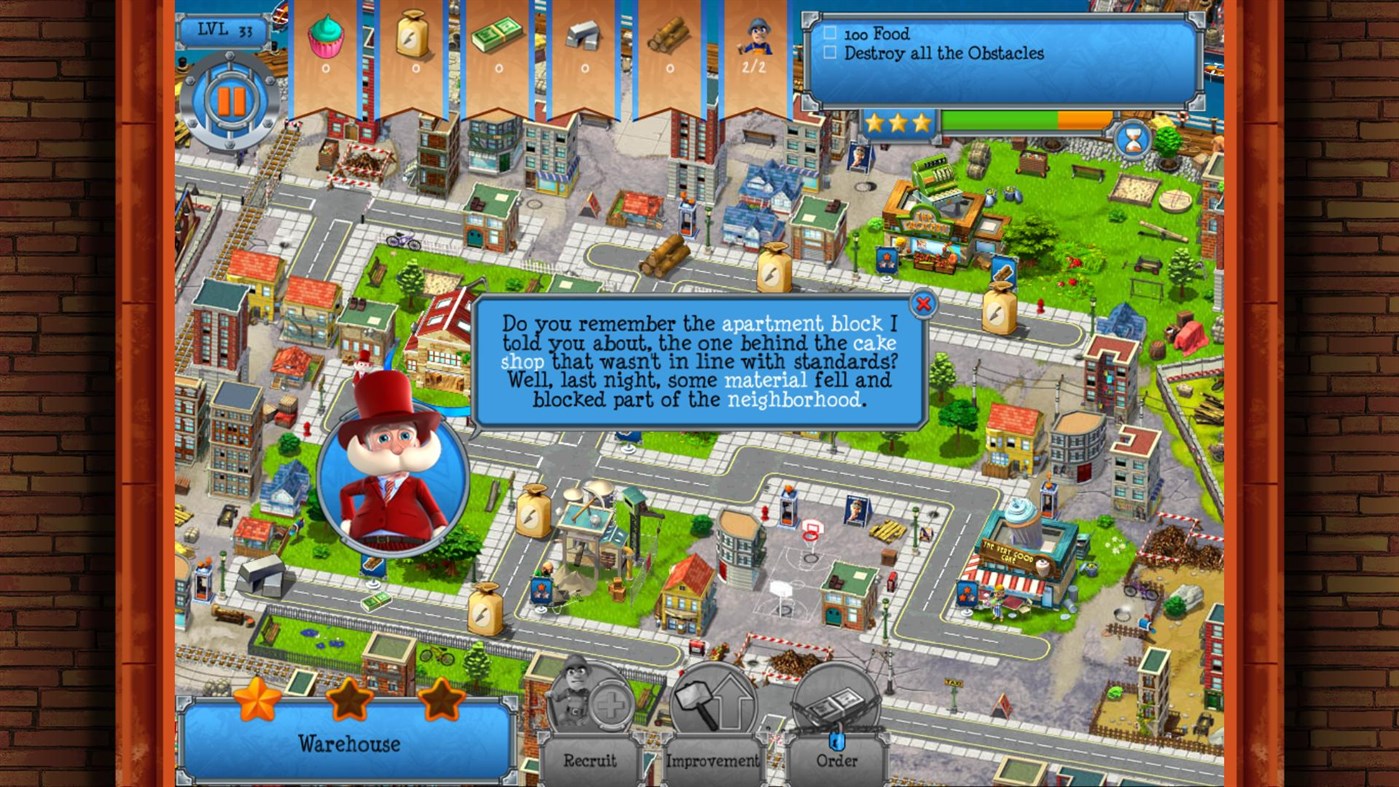Screen dimensions: 1399x787
Task: Click the energy sack resource banner
Action: (413, 35)
